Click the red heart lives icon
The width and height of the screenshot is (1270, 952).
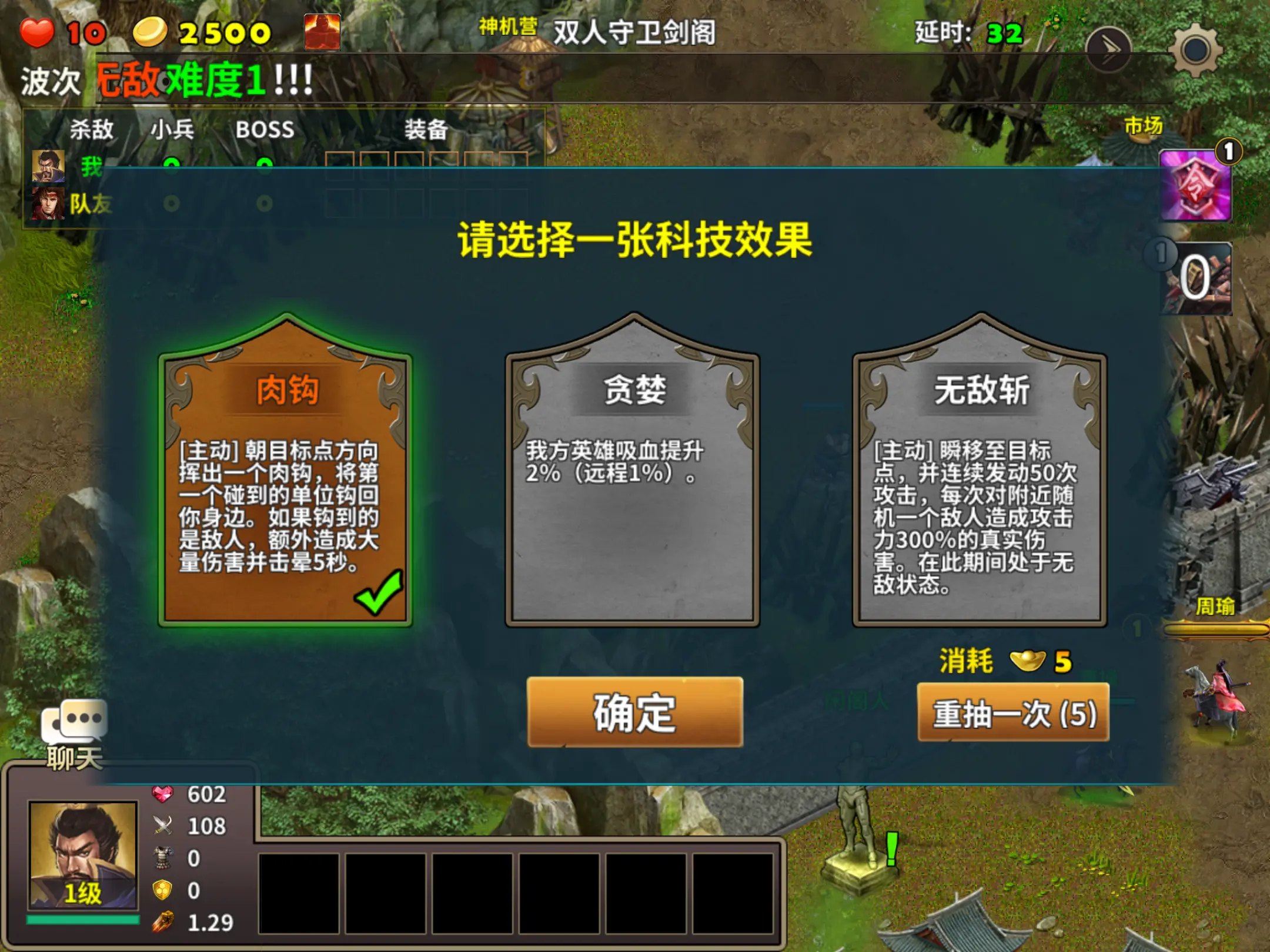point(38,32)
